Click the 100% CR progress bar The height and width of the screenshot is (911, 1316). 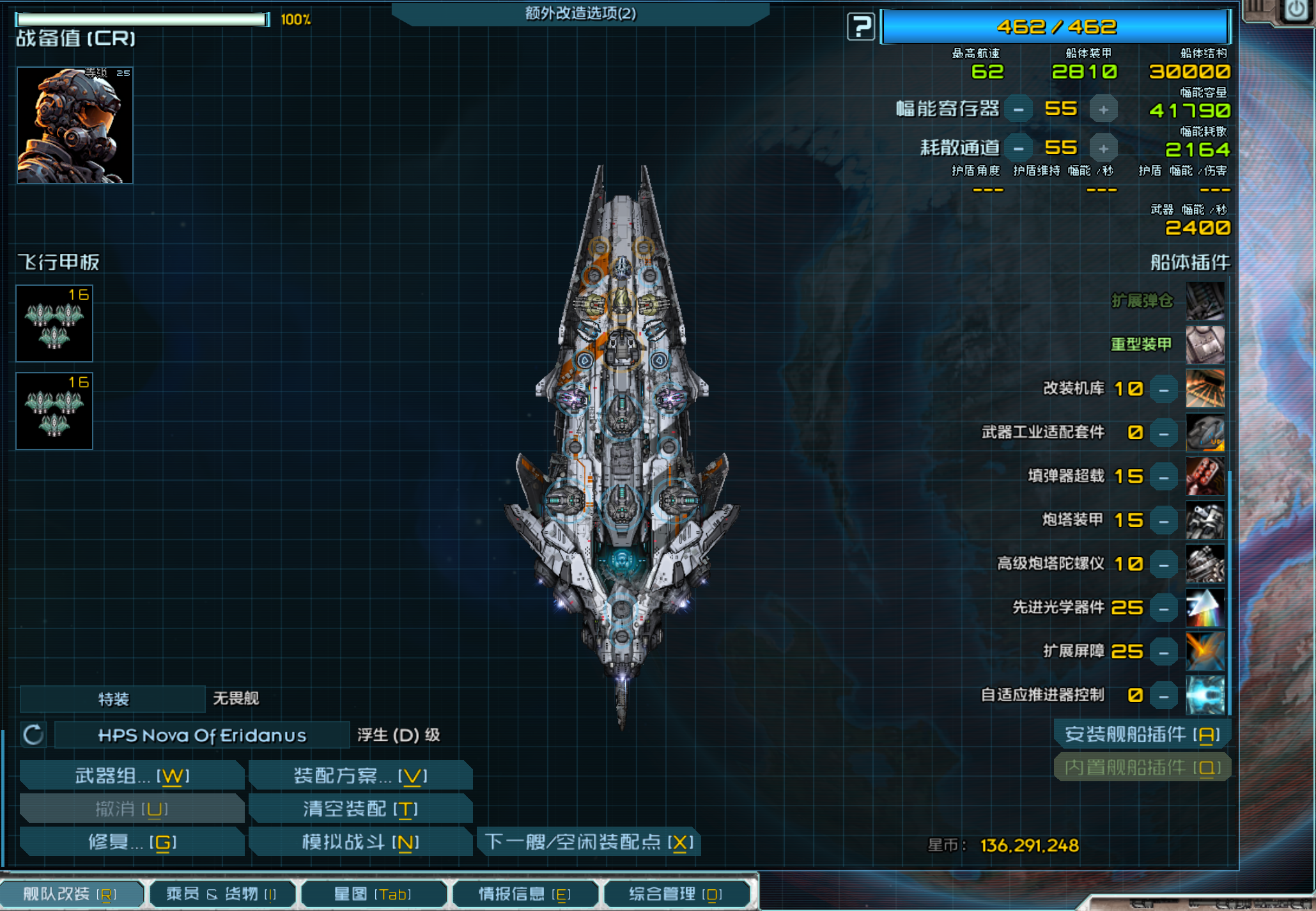141,19
